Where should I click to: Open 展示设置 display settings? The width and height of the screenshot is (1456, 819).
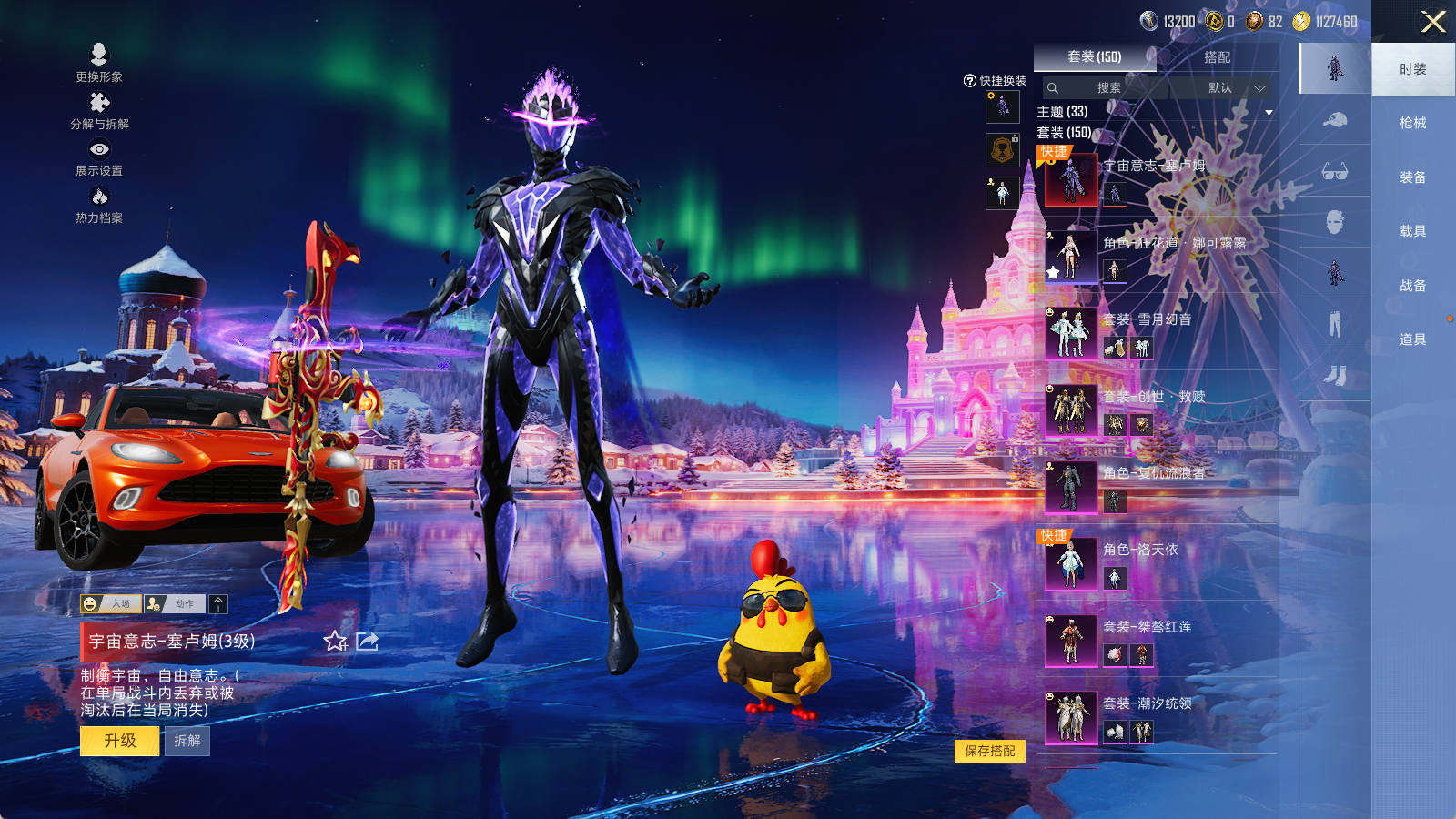pos(99,157)
